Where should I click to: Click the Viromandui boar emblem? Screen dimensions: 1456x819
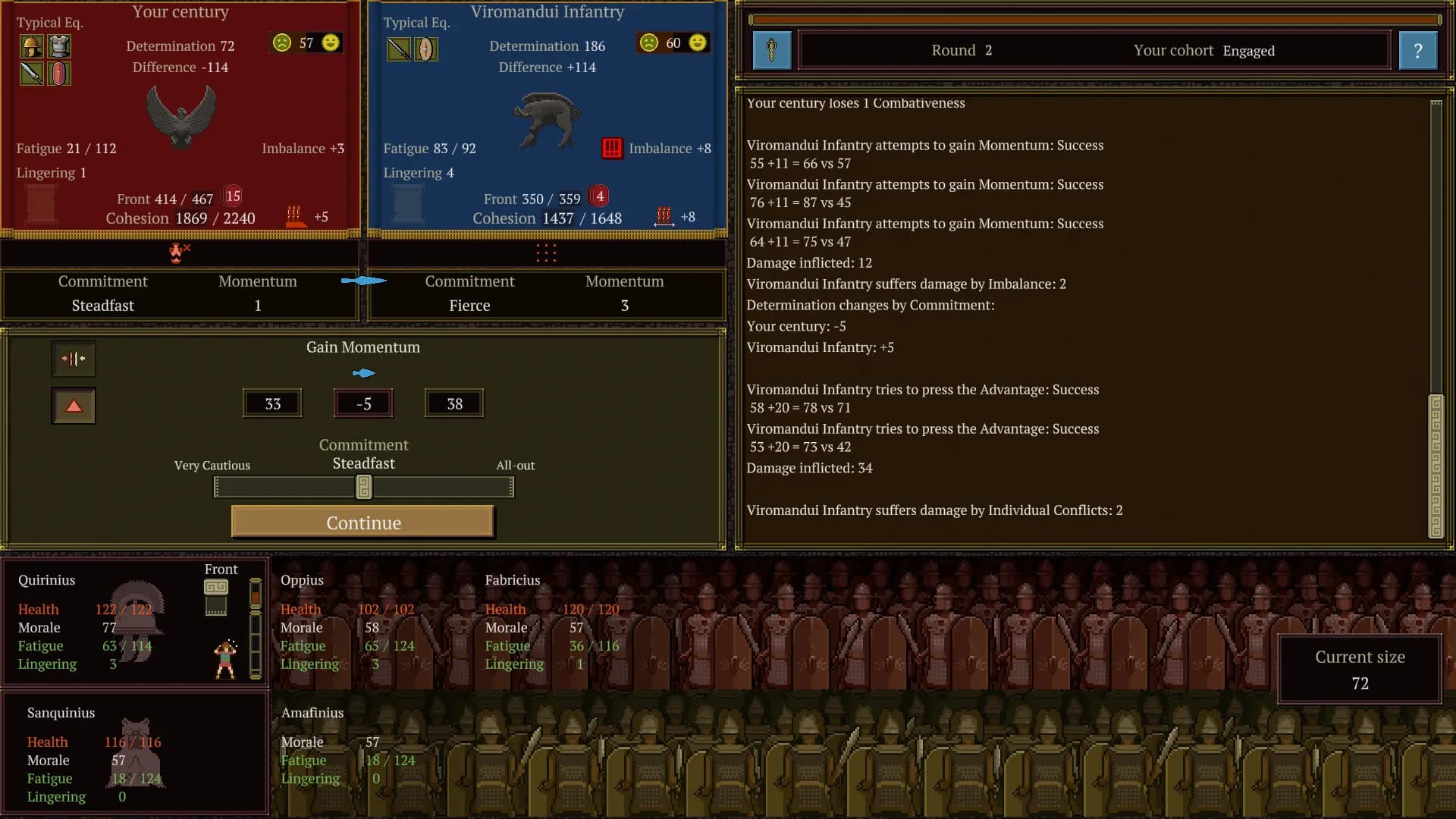[547, 119]
